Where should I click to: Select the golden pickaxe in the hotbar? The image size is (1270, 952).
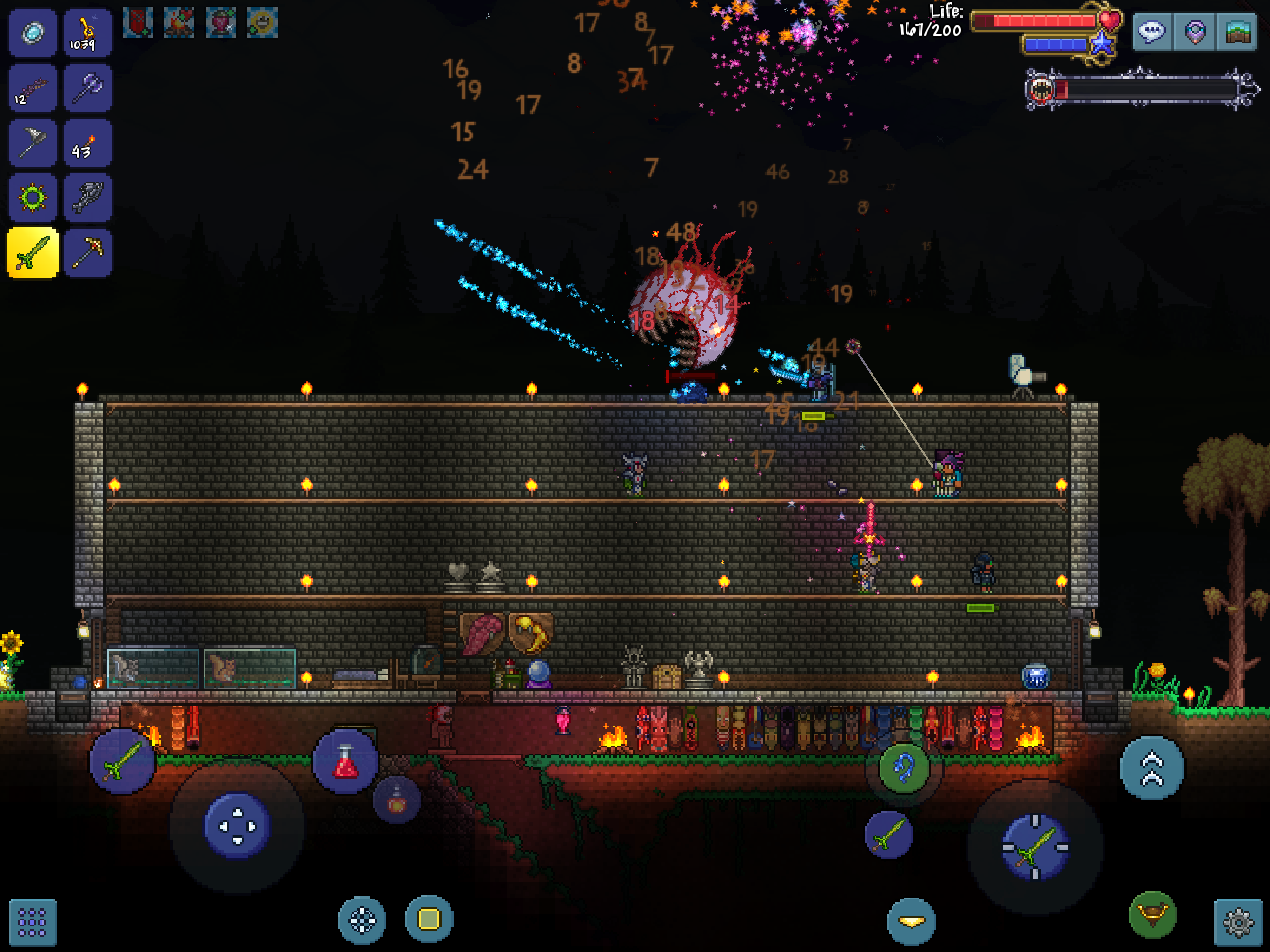pyautogui.click(x=87, y=252)
